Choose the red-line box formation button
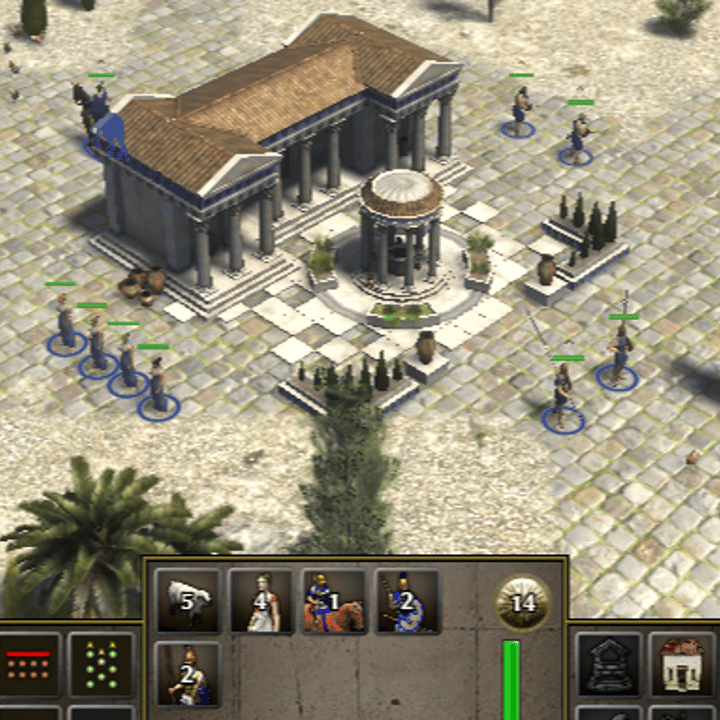The image size is (720, 720). point(29,664)
